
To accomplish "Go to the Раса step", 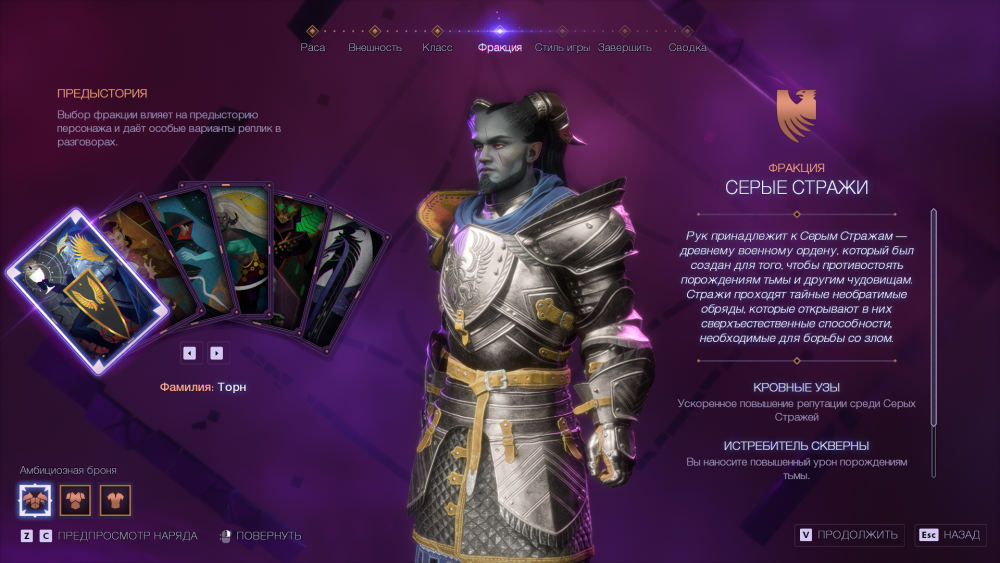I will (x=313, y=46).
